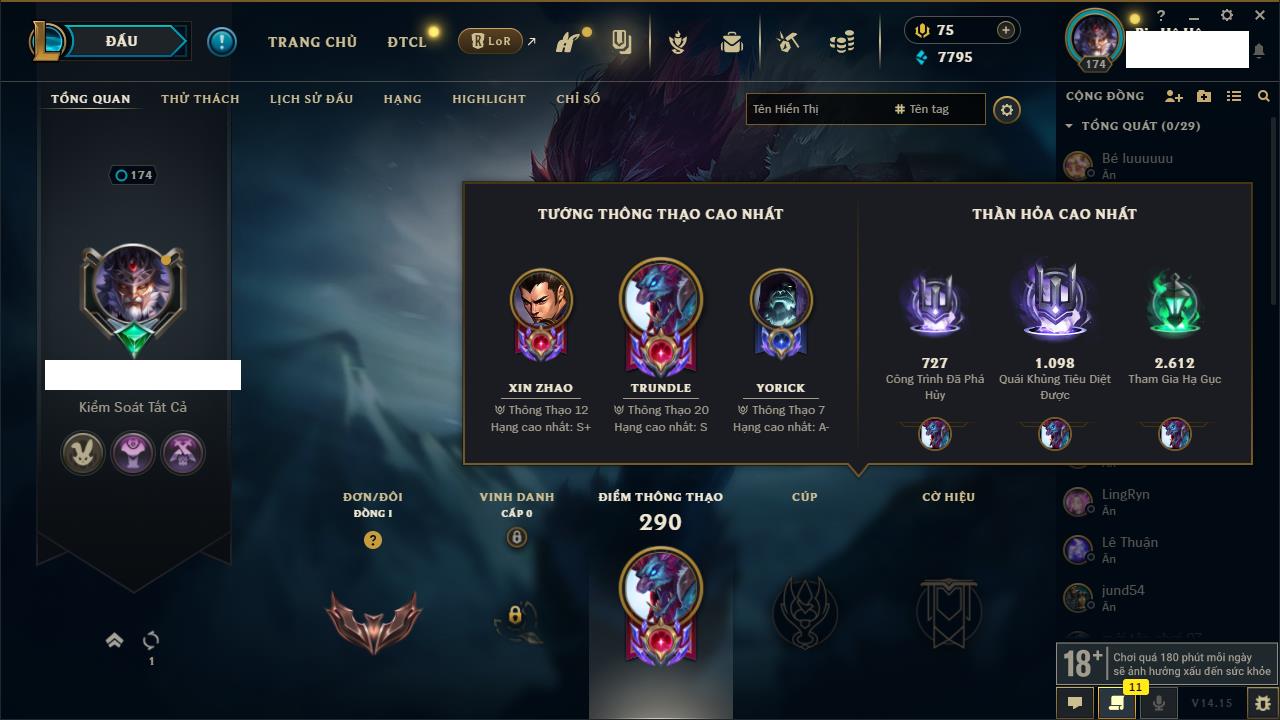Viewport: 1280px width, 720px height.
Task: Open the HẠNG tab
Action: click(x=402, y=99)
